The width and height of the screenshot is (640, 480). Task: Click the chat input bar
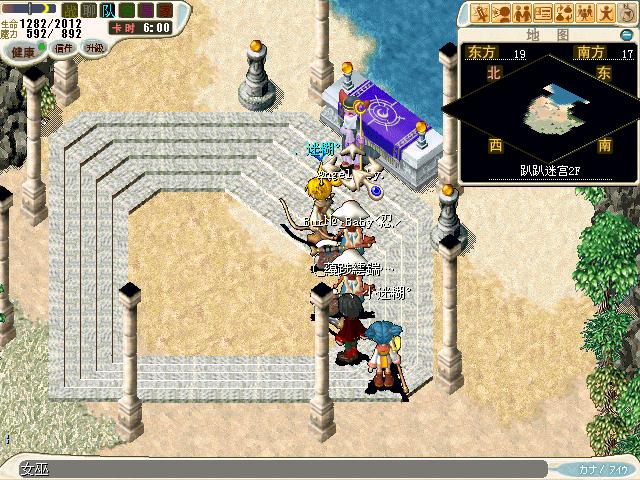click(x=280, y=468)
